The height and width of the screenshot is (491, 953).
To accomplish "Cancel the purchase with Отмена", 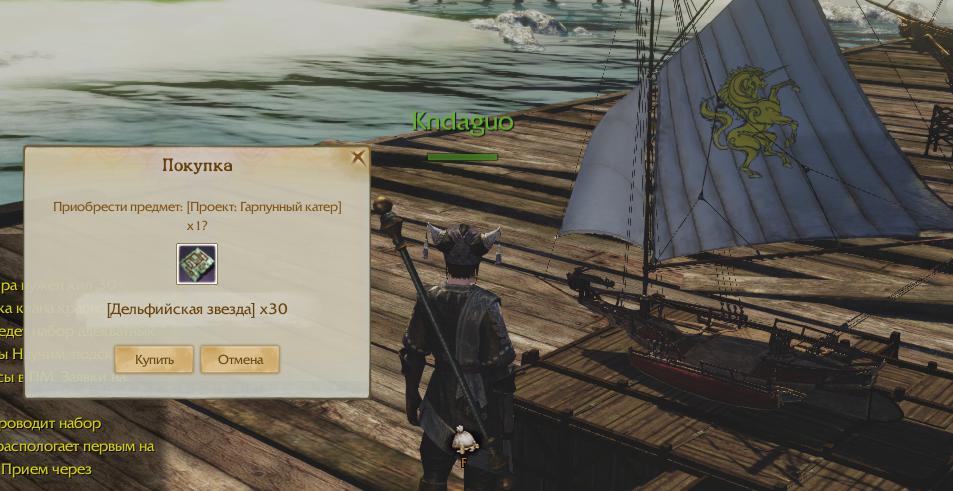I will point(240,359).
